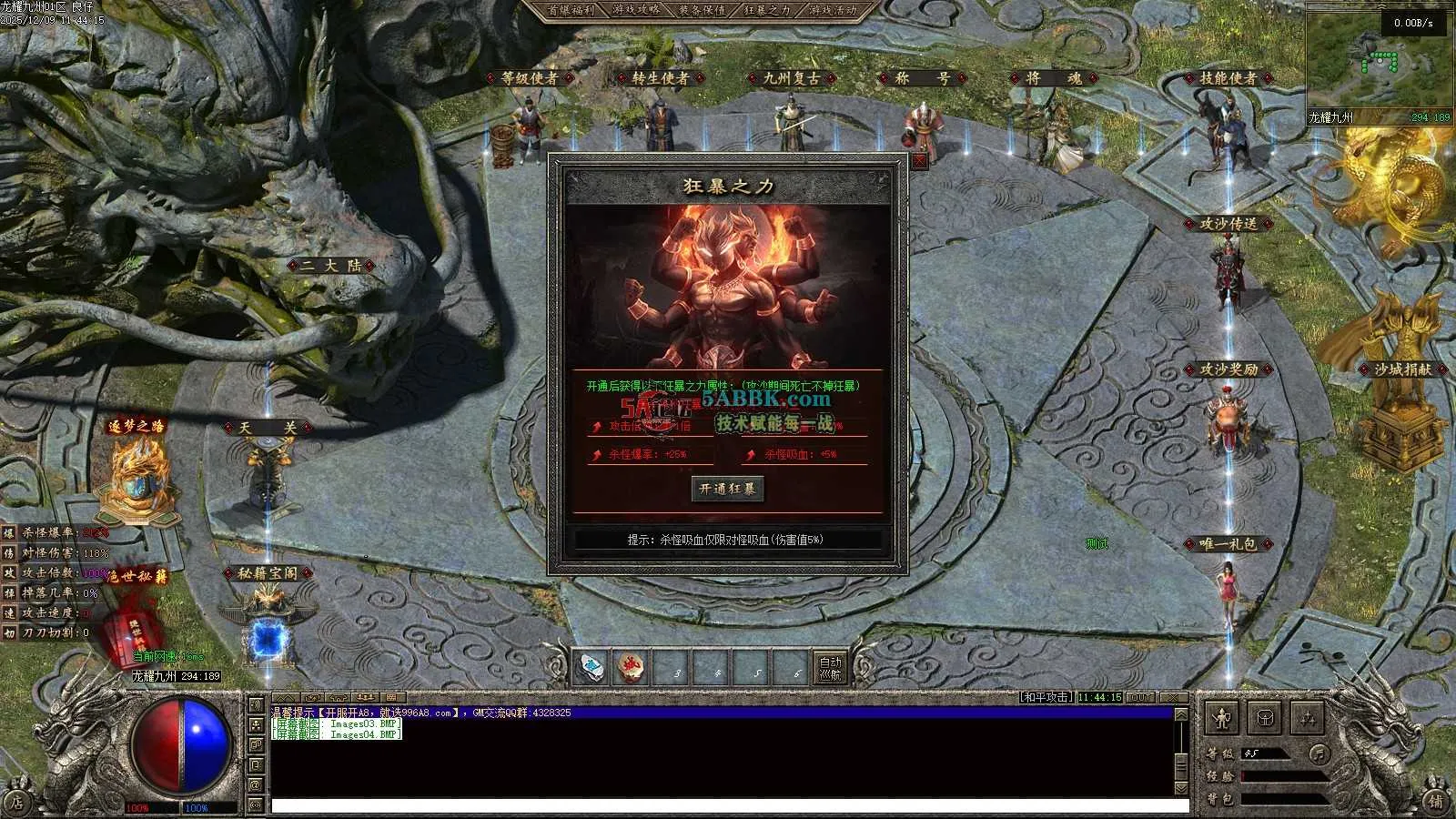The image size is (1456, 819).
Task: Open the 铺 shop round button
Action: click(1435, 801)
